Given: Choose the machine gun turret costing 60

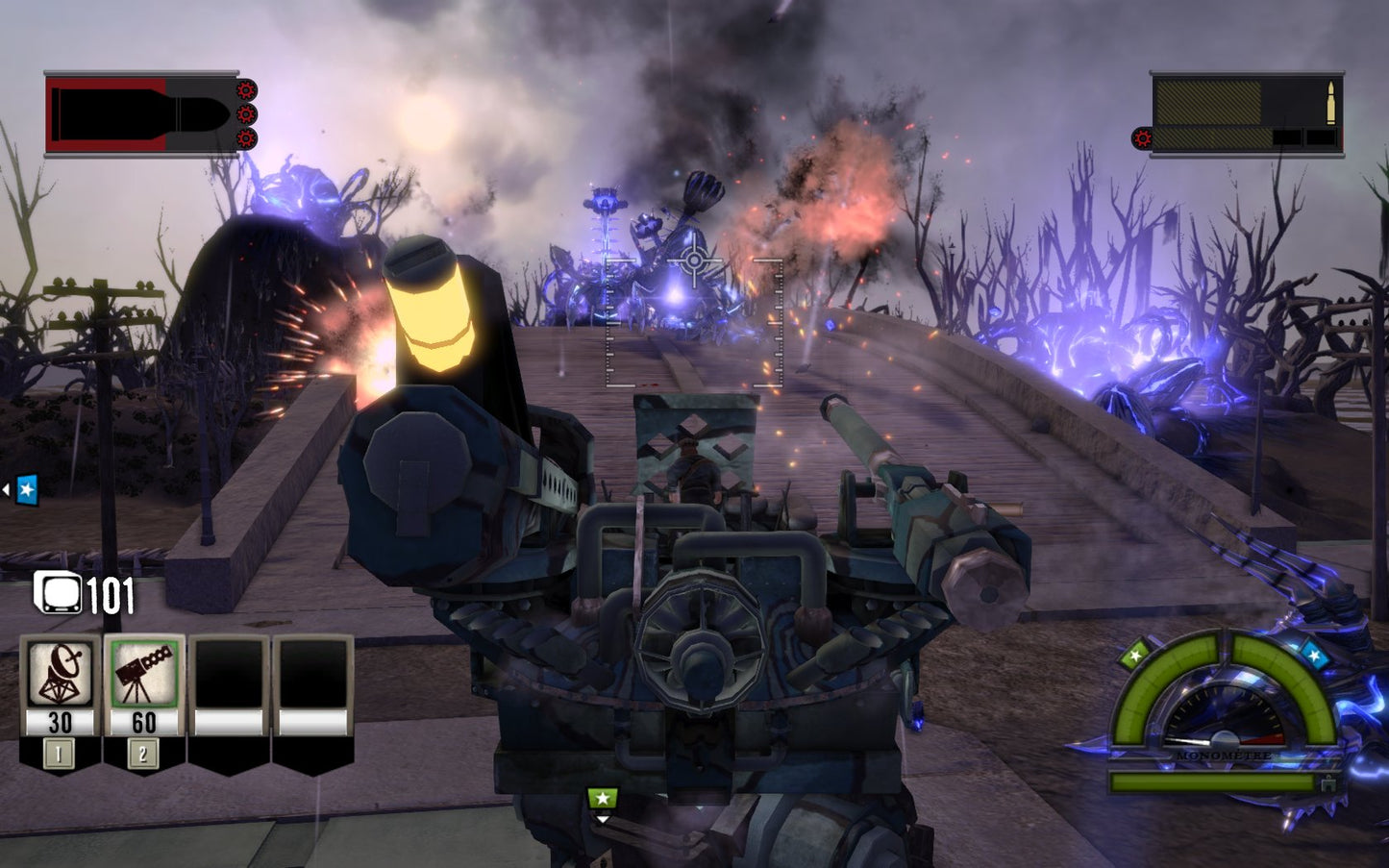Looking at the screenshot, I should pyautogui.click(x=144, y=675).
